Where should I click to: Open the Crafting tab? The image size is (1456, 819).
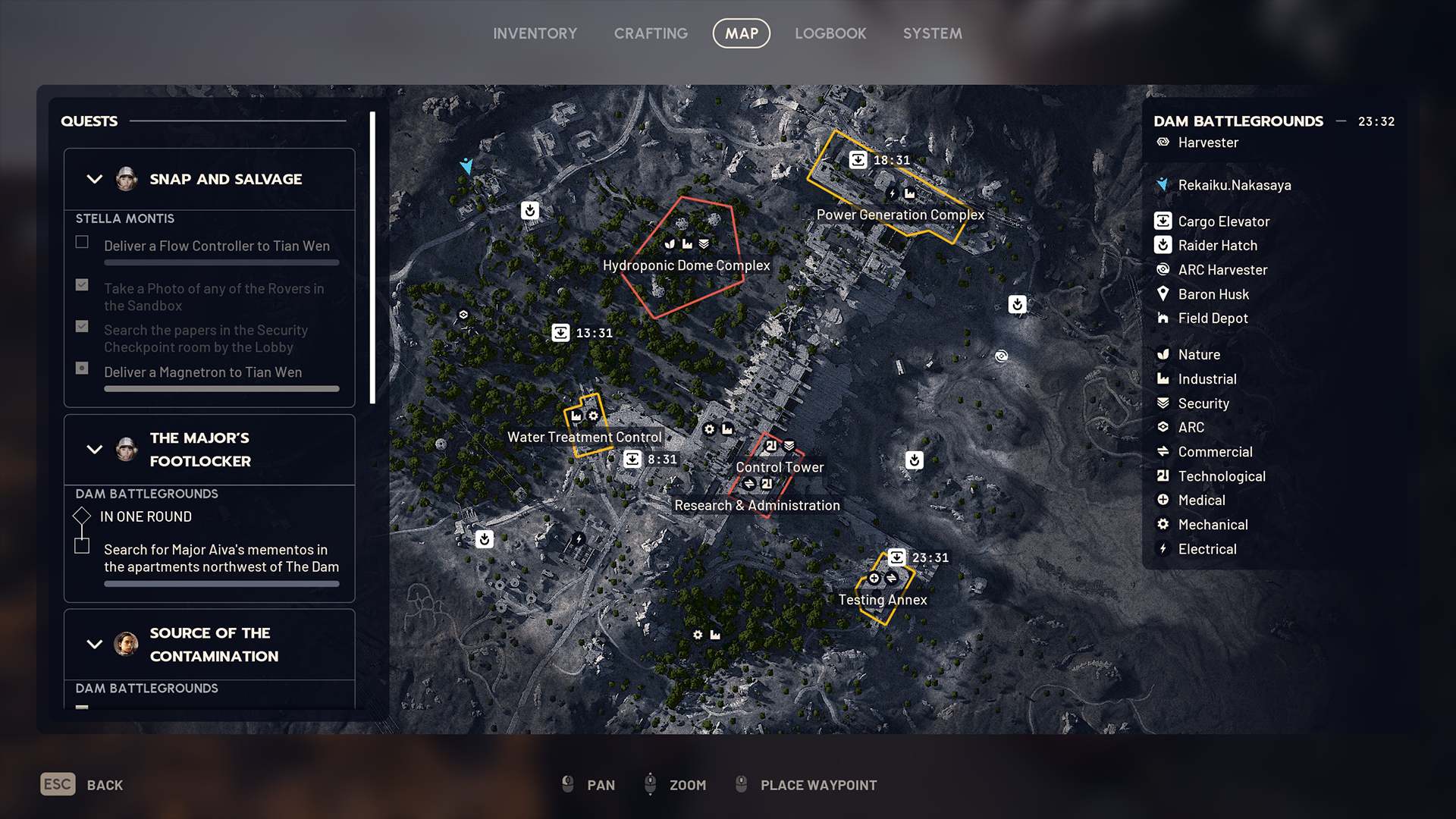coord(651,33)
